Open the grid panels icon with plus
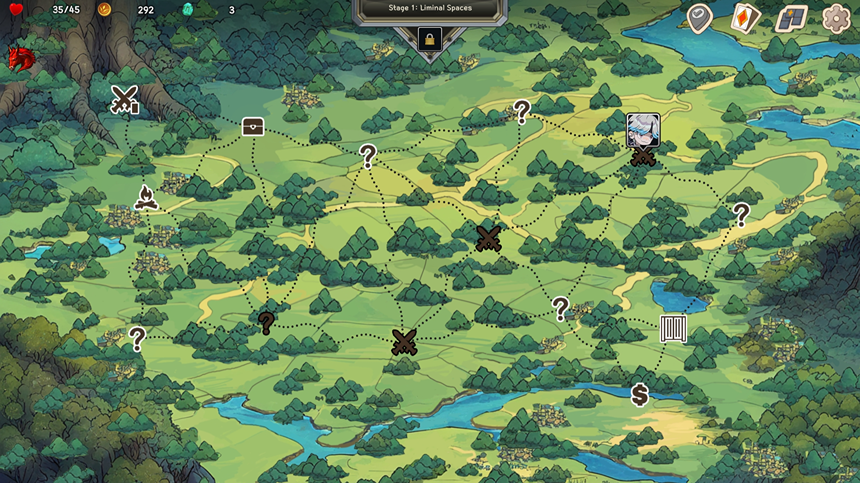This screenshot has height=483, width=860. click(x=791, y=18)
